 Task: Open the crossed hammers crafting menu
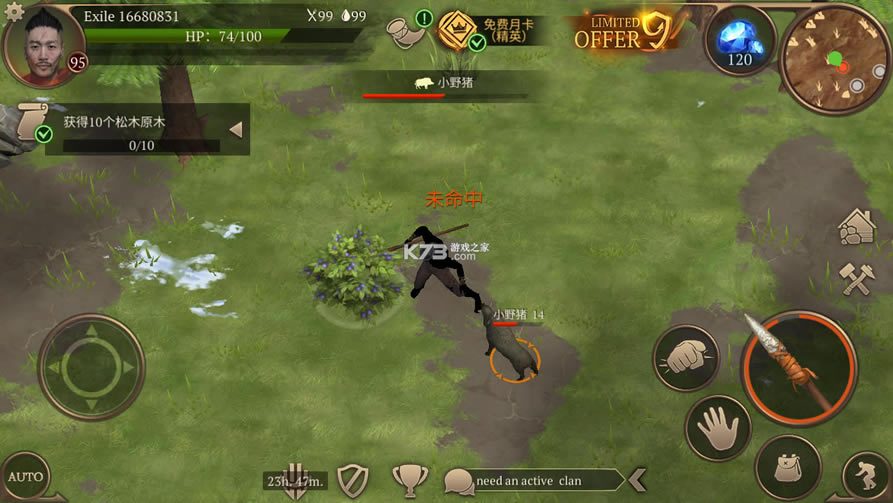(858, 279)
